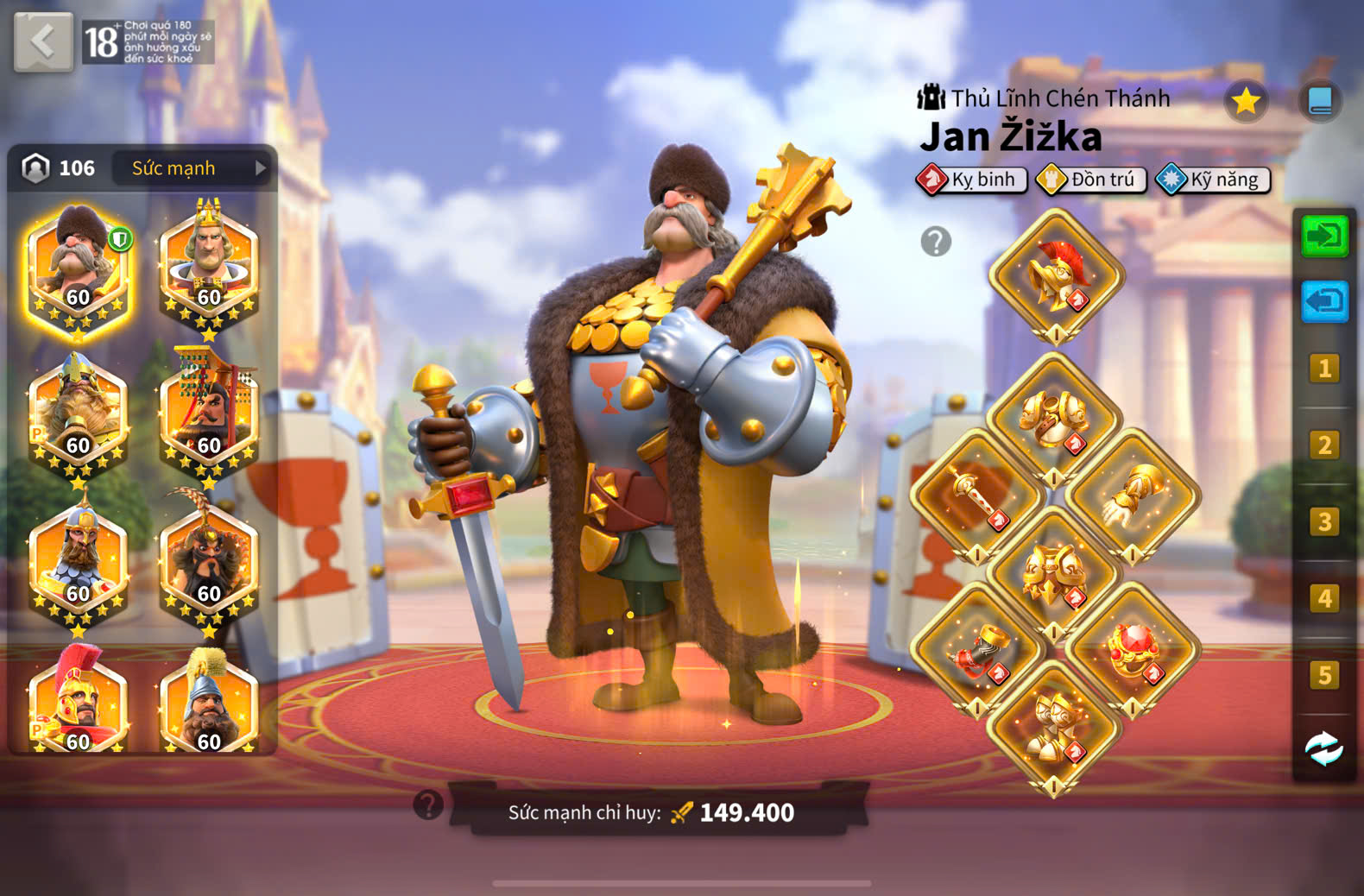Click the green arrow equip button
Viewport: 1364px width, 896px height.
[x=1324, y=236]
